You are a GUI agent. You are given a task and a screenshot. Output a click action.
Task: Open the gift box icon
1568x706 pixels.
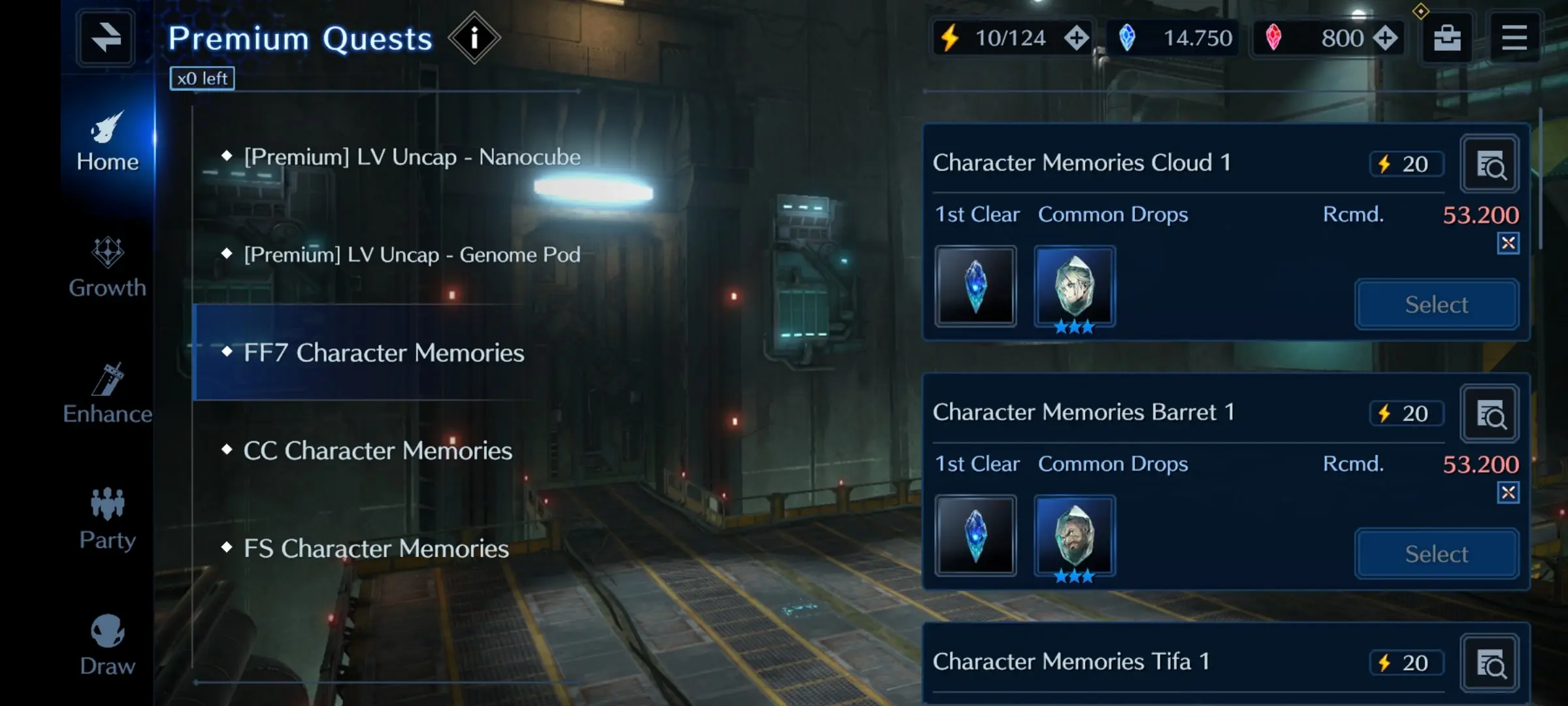[1447, 38]
